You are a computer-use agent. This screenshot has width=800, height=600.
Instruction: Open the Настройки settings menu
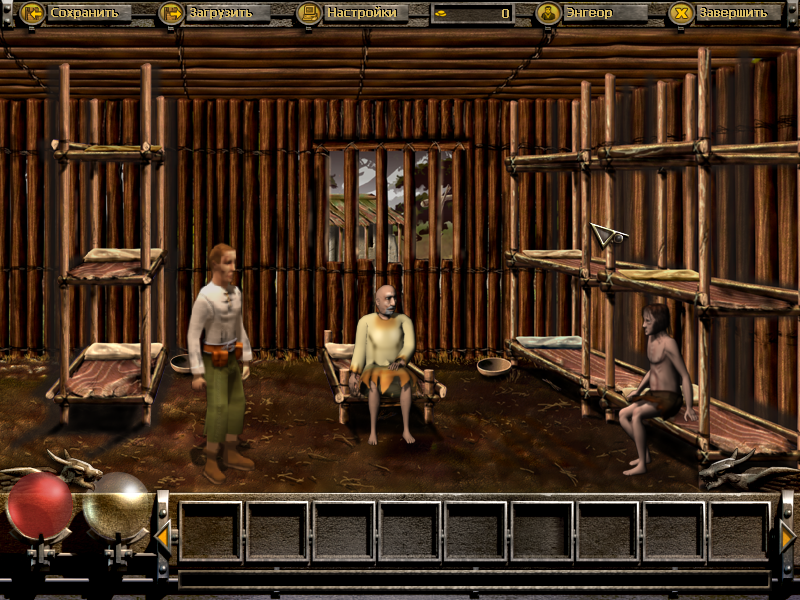point(353,13)
